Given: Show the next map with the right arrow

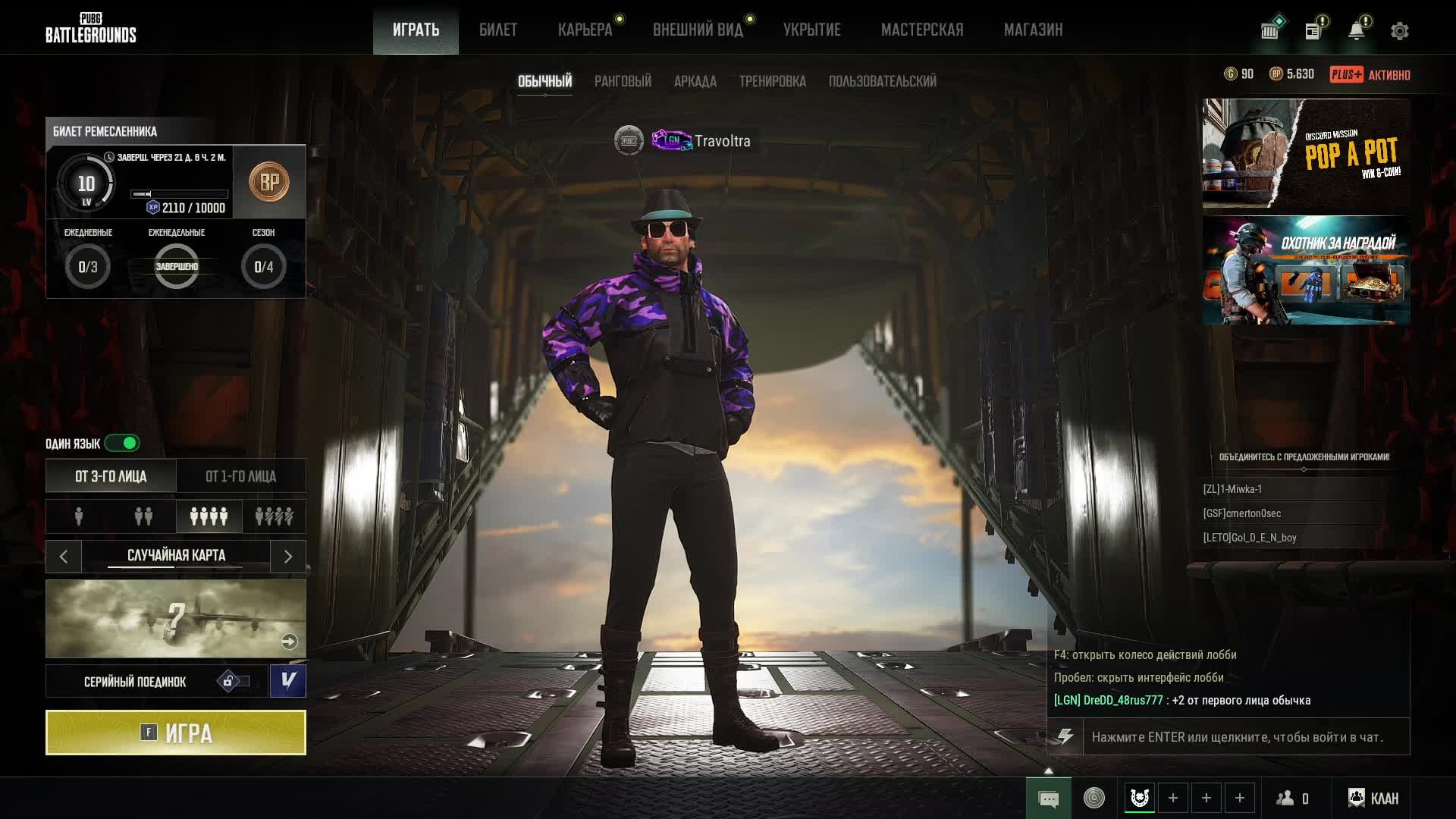Looking at the screenshot, I should tap(288, 557).
